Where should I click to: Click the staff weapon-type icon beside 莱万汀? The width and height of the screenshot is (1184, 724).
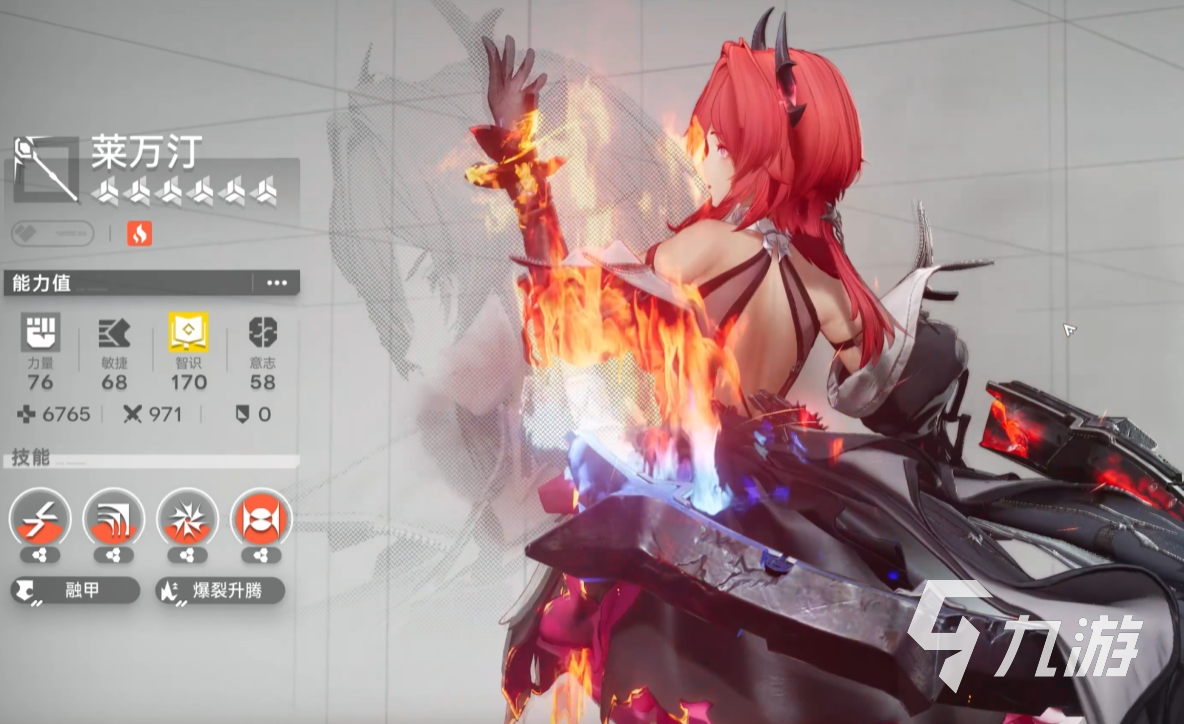[46, 168]
